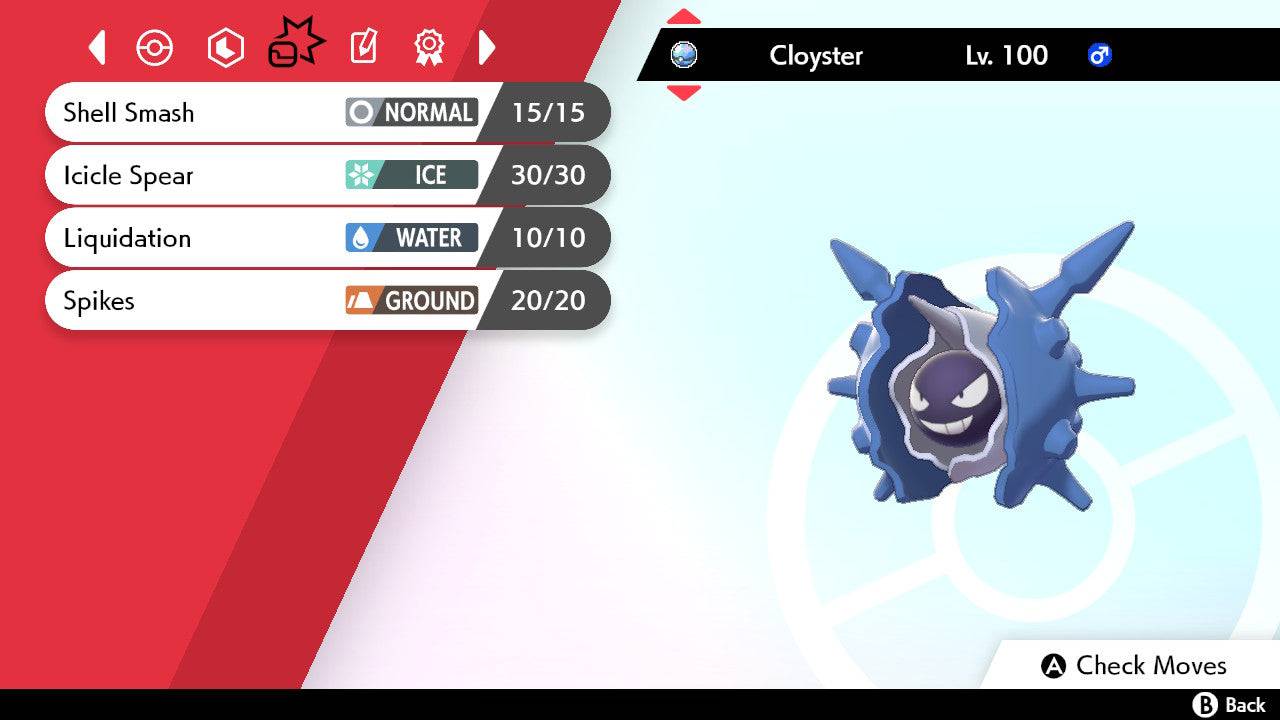This screenshot has height=720, width=1280.
Task: Open the memo pencil page icon
Action: [362, 46]
